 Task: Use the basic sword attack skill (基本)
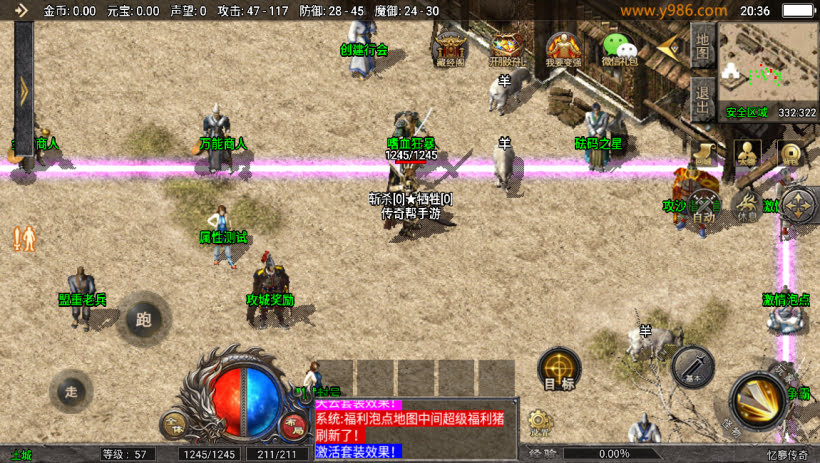693,367
